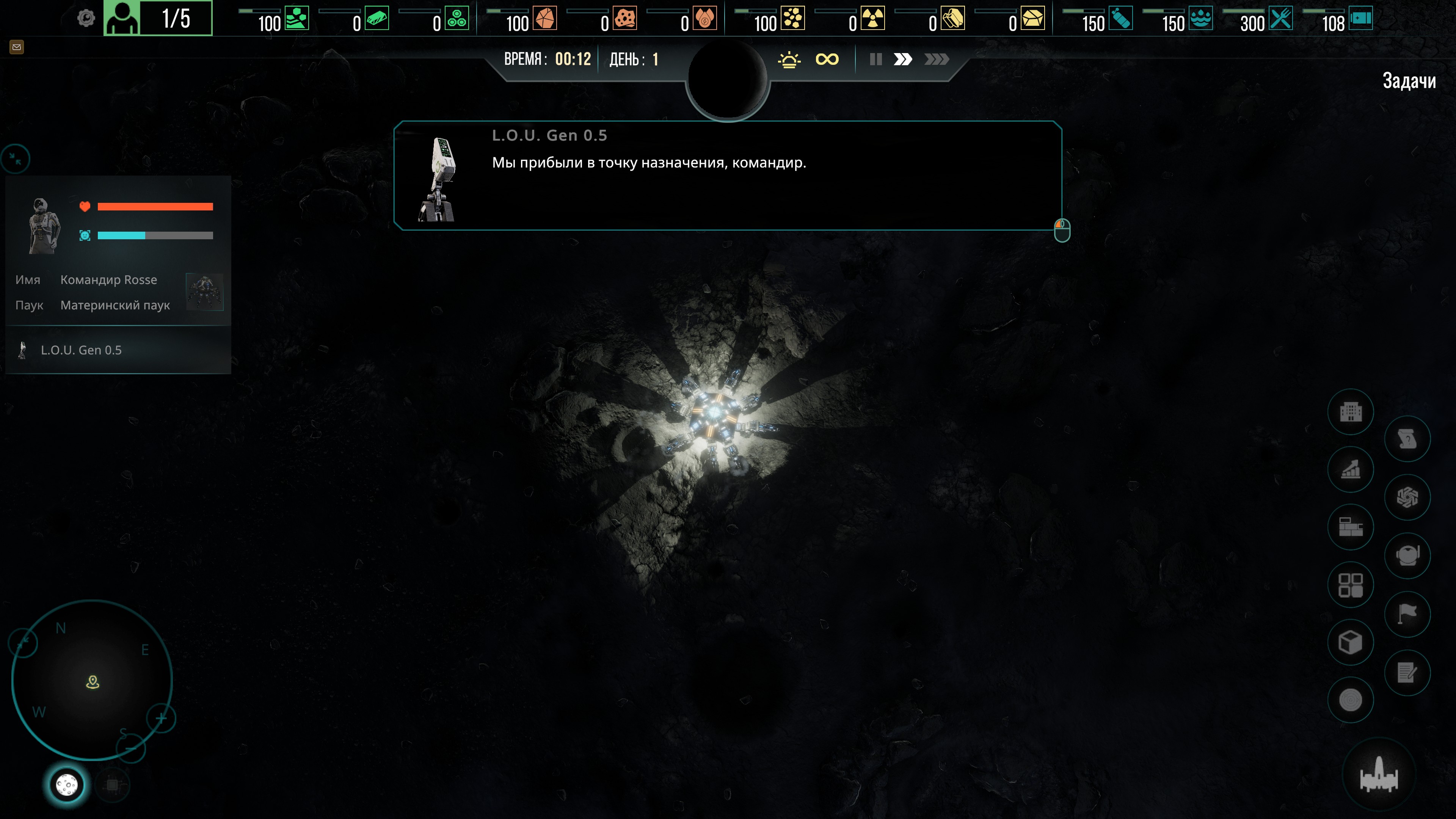Open the mail envelope notification
The width and height of the screenshot is (1456, 819).
click(x=16, y=47)
